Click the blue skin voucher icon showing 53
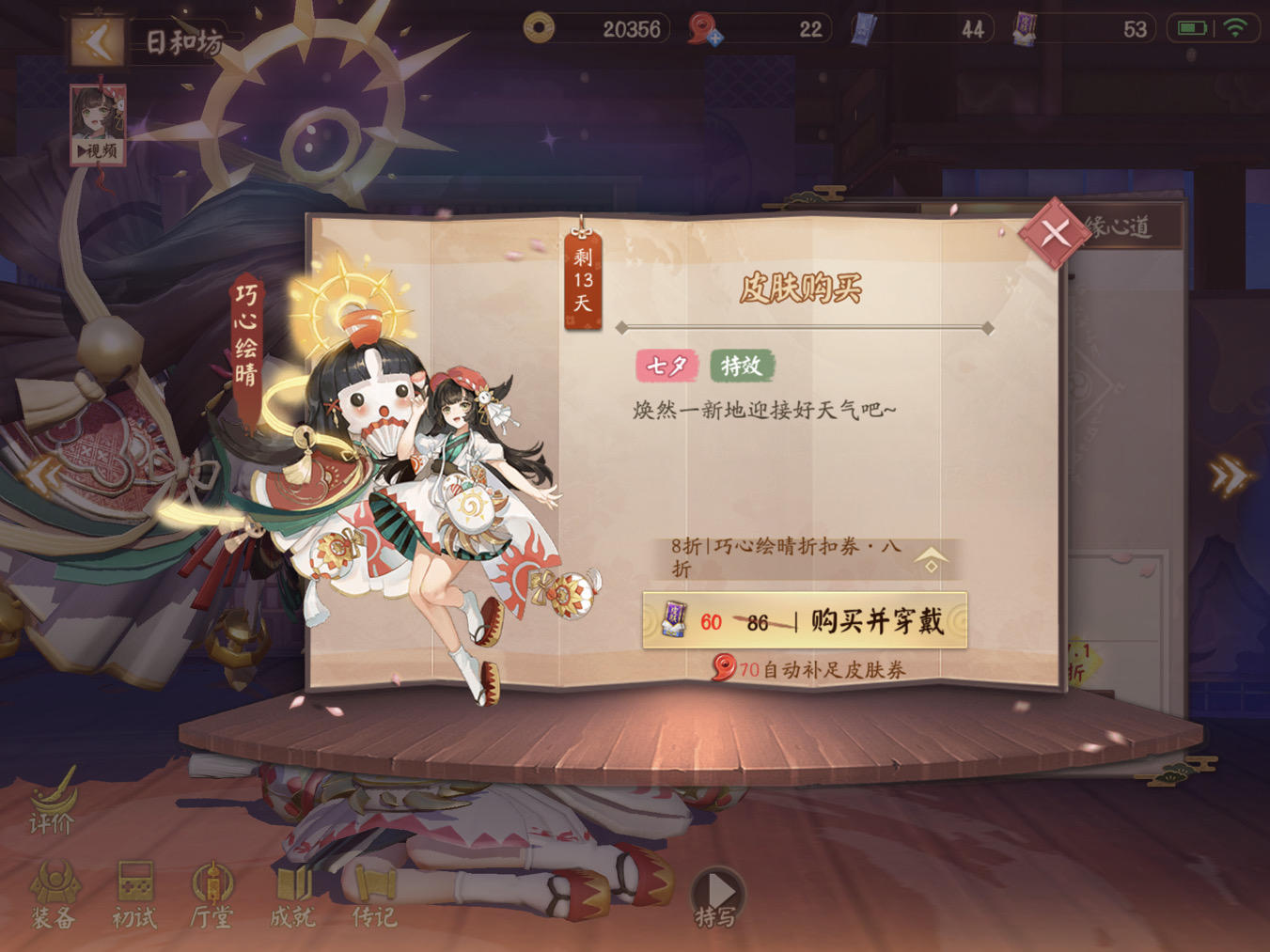This screenshot has width=1270, height=952. (1025, 29)
